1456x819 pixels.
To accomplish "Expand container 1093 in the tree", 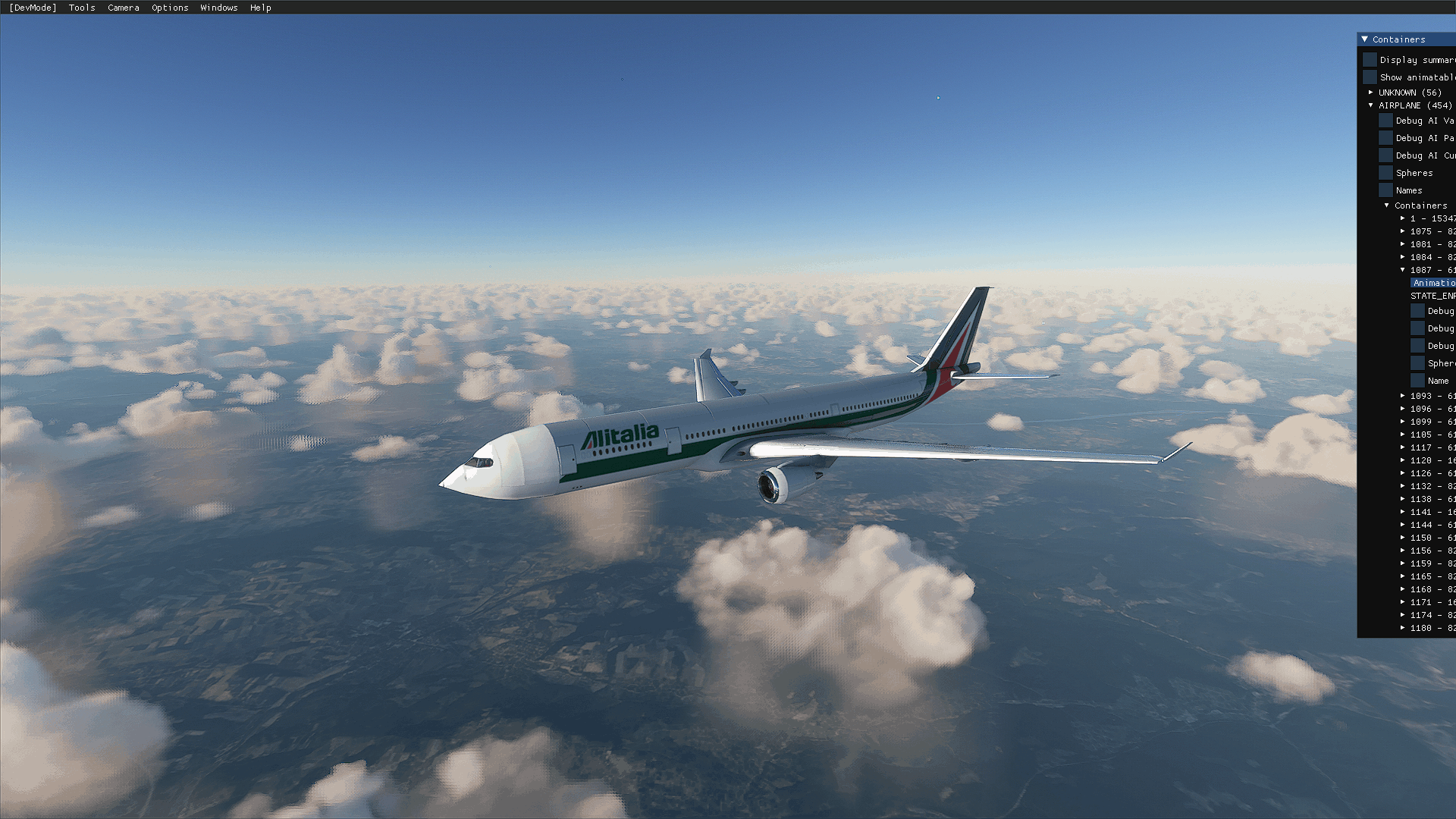I will [1403, 396].
